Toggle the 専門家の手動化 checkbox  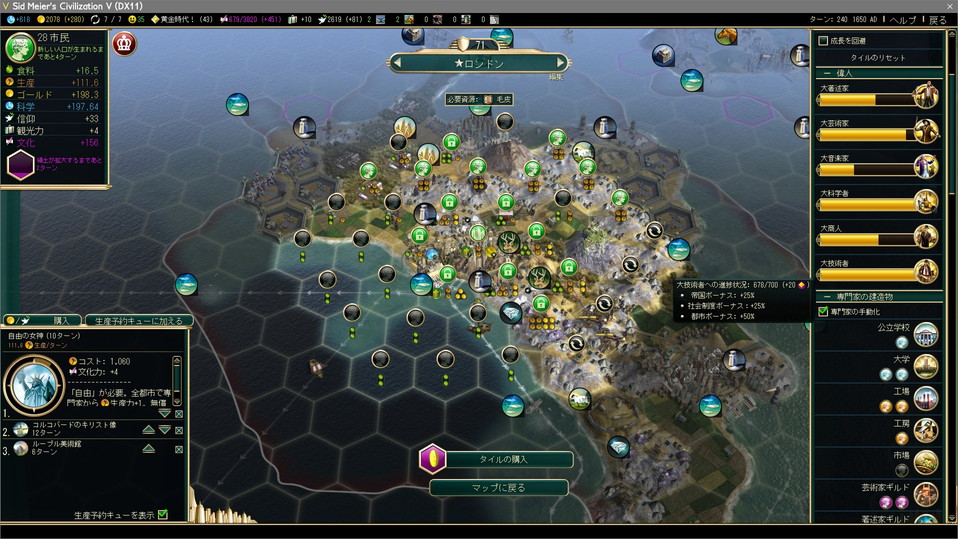(x=823, y=312)
